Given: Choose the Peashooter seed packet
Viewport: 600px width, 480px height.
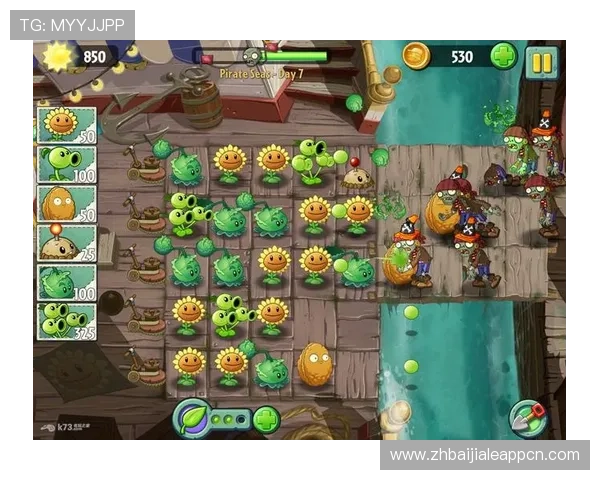Looking at the screenshot, I should pos(66,164).
